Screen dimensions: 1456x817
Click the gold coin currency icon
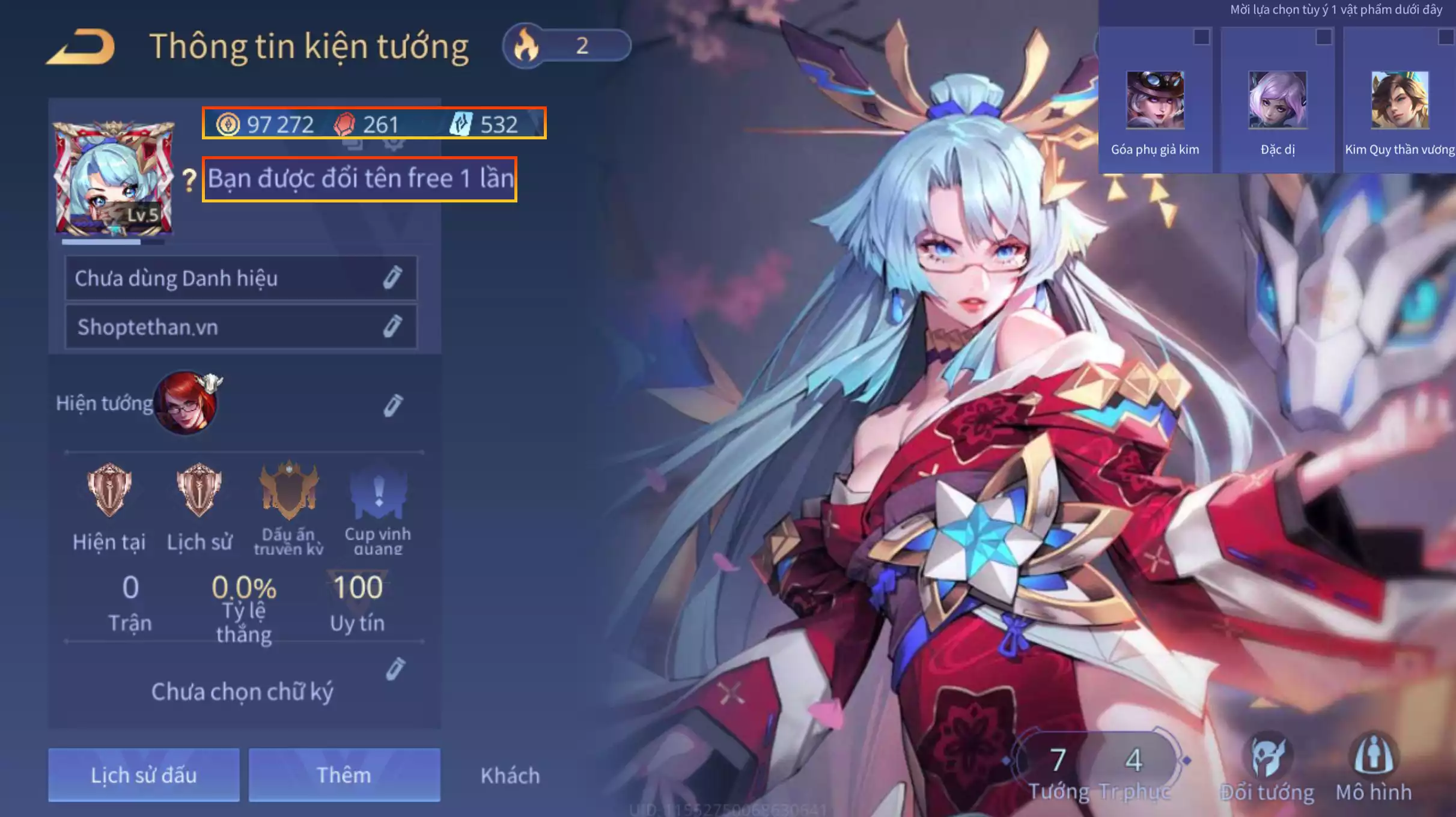click(228, 124)
